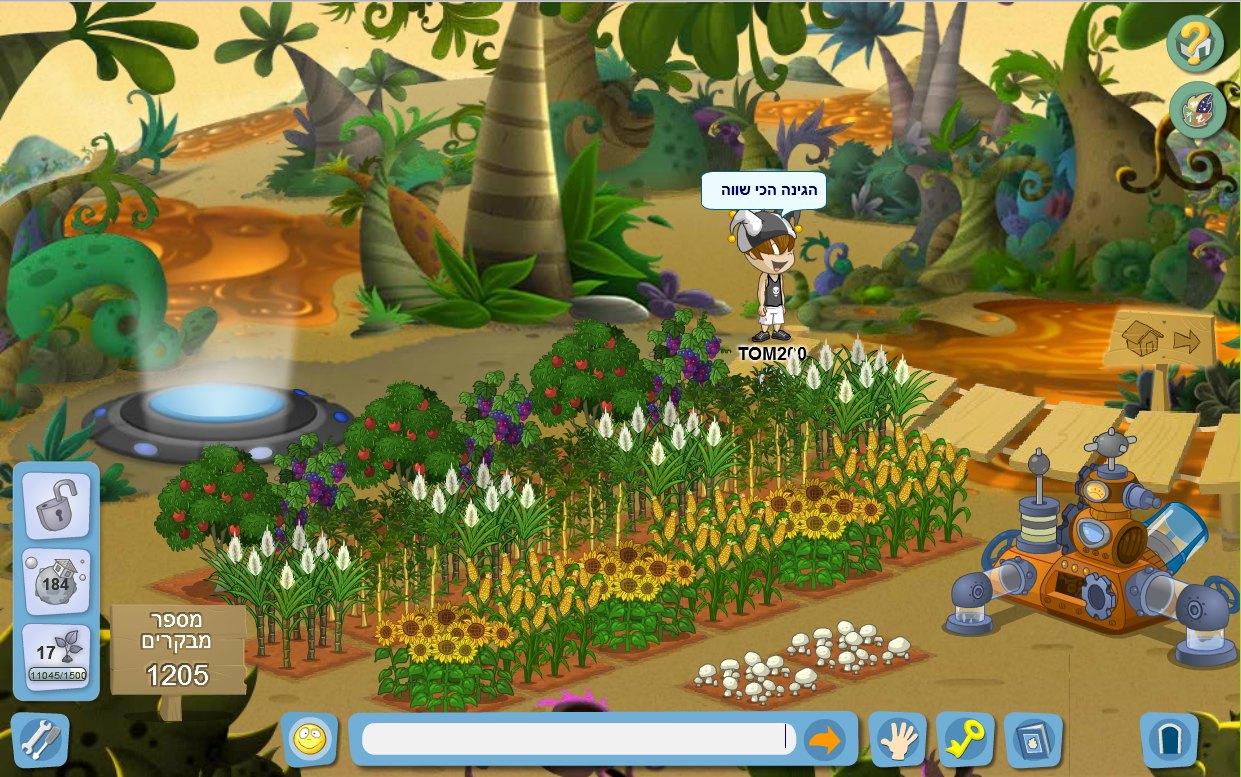
Task: Click the wooden house arrow signpost
Action: (x=1160, y=340)
